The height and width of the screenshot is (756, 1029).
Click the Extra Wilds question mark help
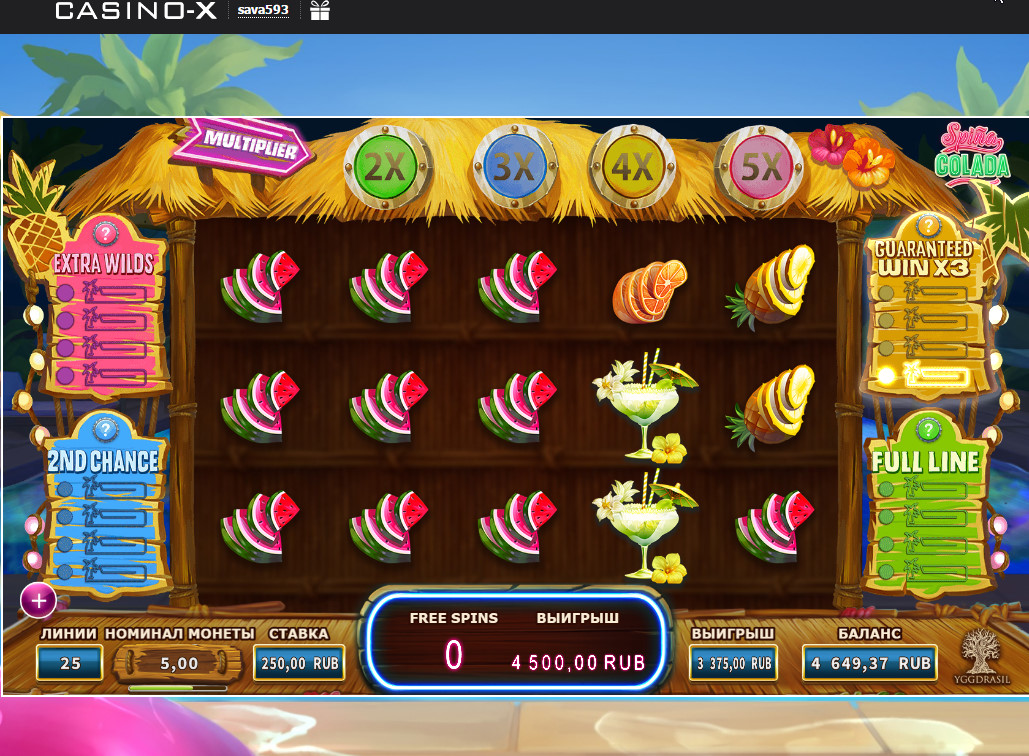(x=104, y=233)
